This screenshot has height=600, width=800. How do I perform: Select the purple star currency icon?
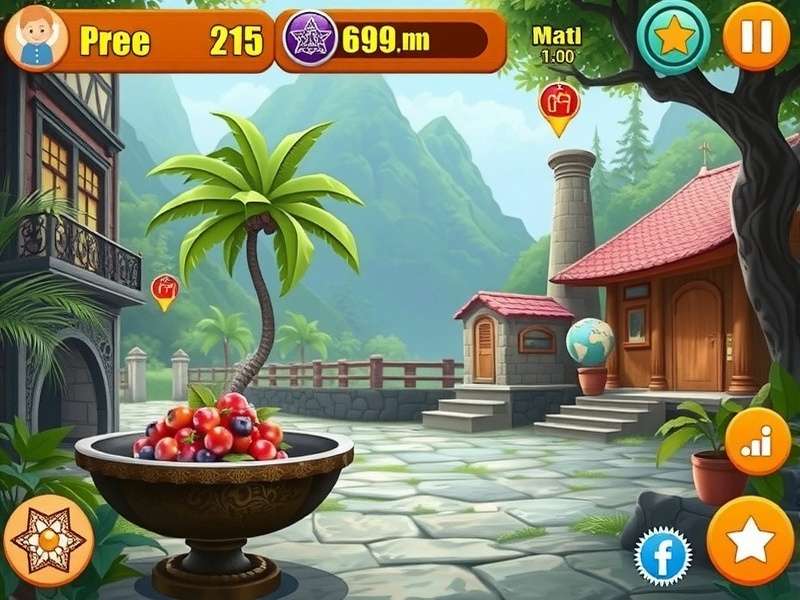309,40
